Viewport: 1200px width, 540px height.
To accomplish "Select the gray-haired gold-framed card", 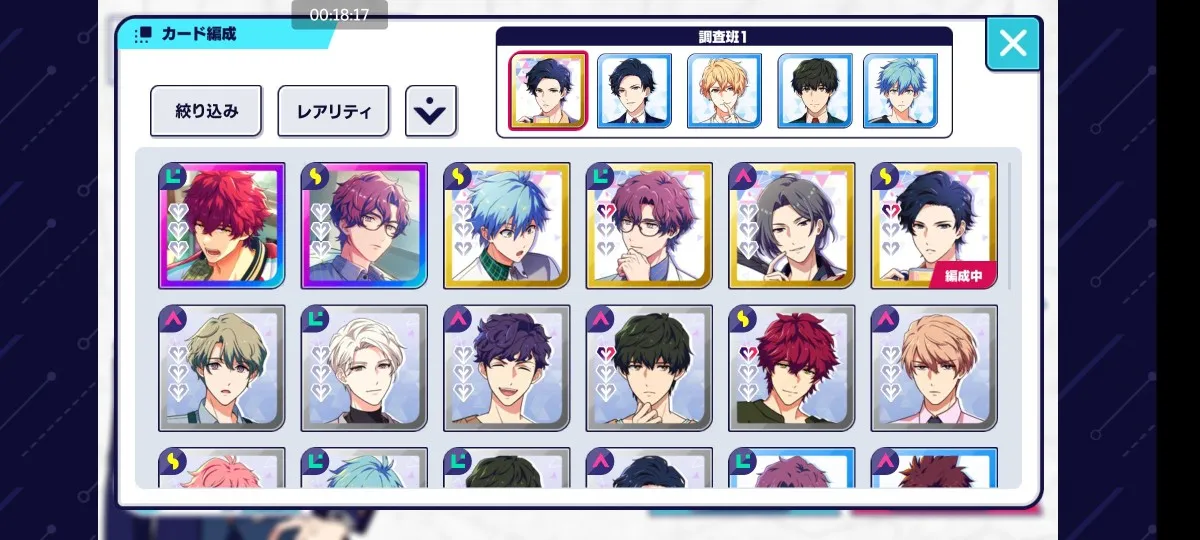I will [x=791, y=225].
